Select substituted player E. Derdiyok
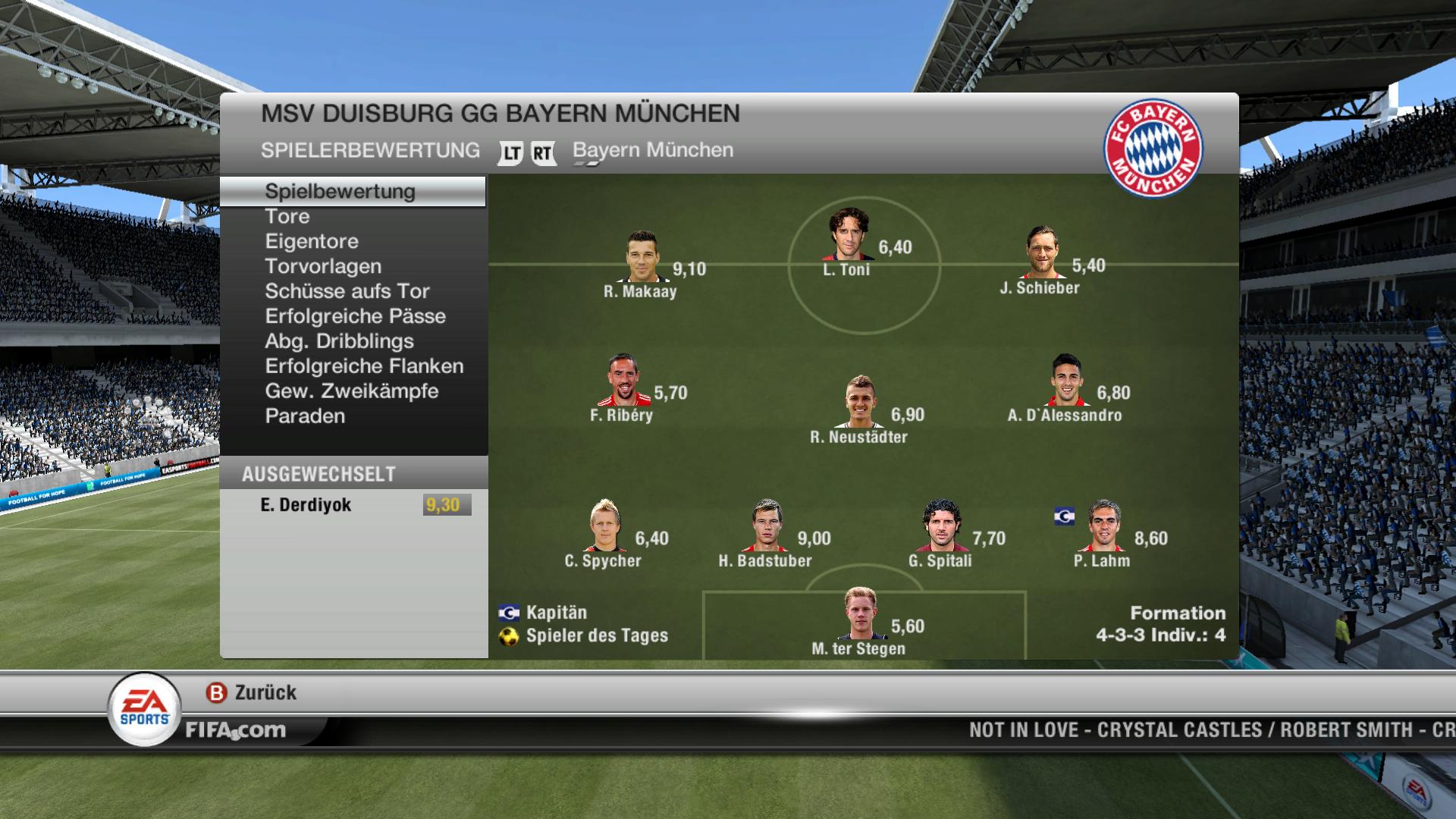 tap(306, 505)
